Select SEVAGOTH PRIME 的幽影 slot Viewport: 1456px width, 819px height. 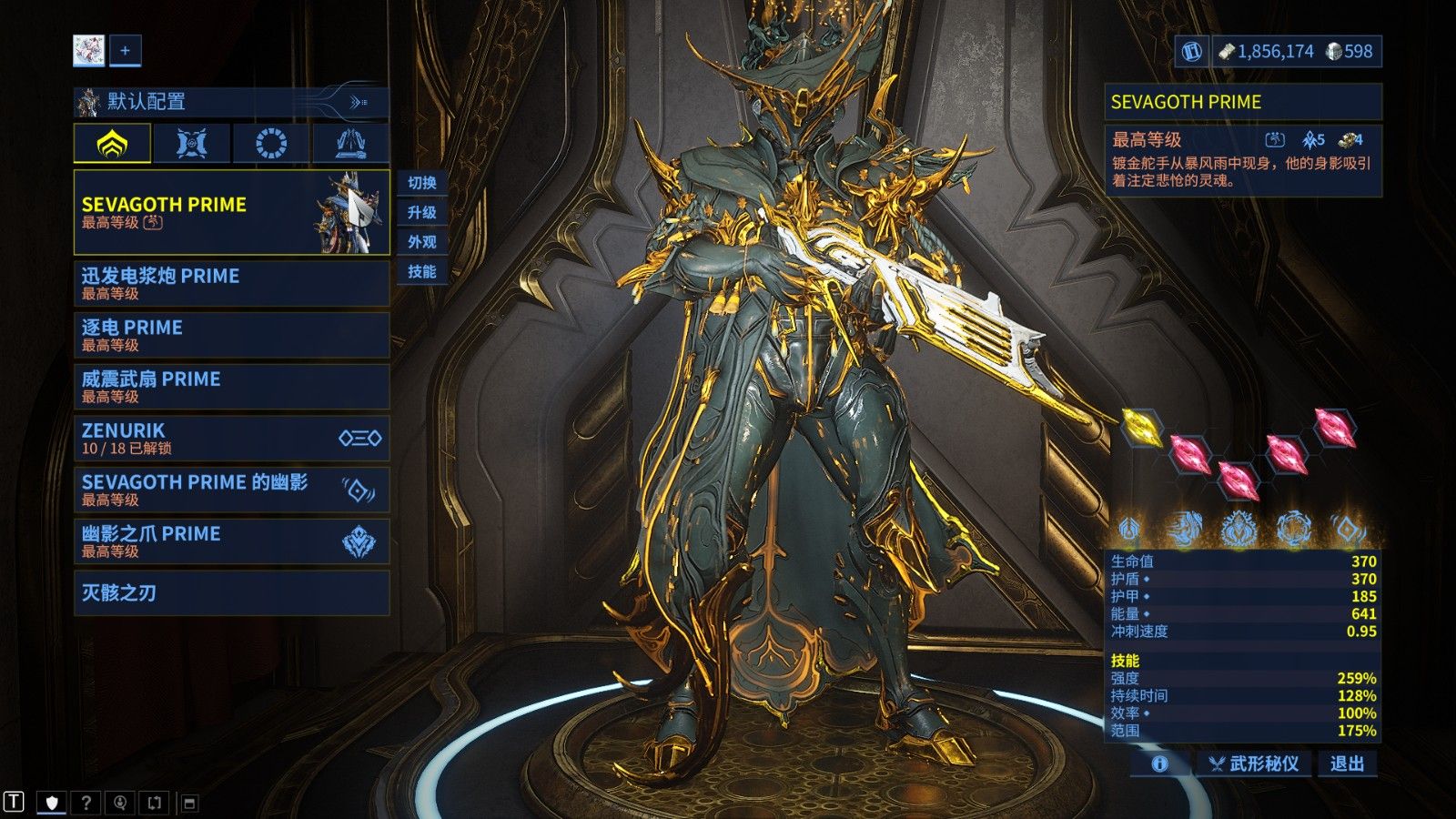coord(231,490)
